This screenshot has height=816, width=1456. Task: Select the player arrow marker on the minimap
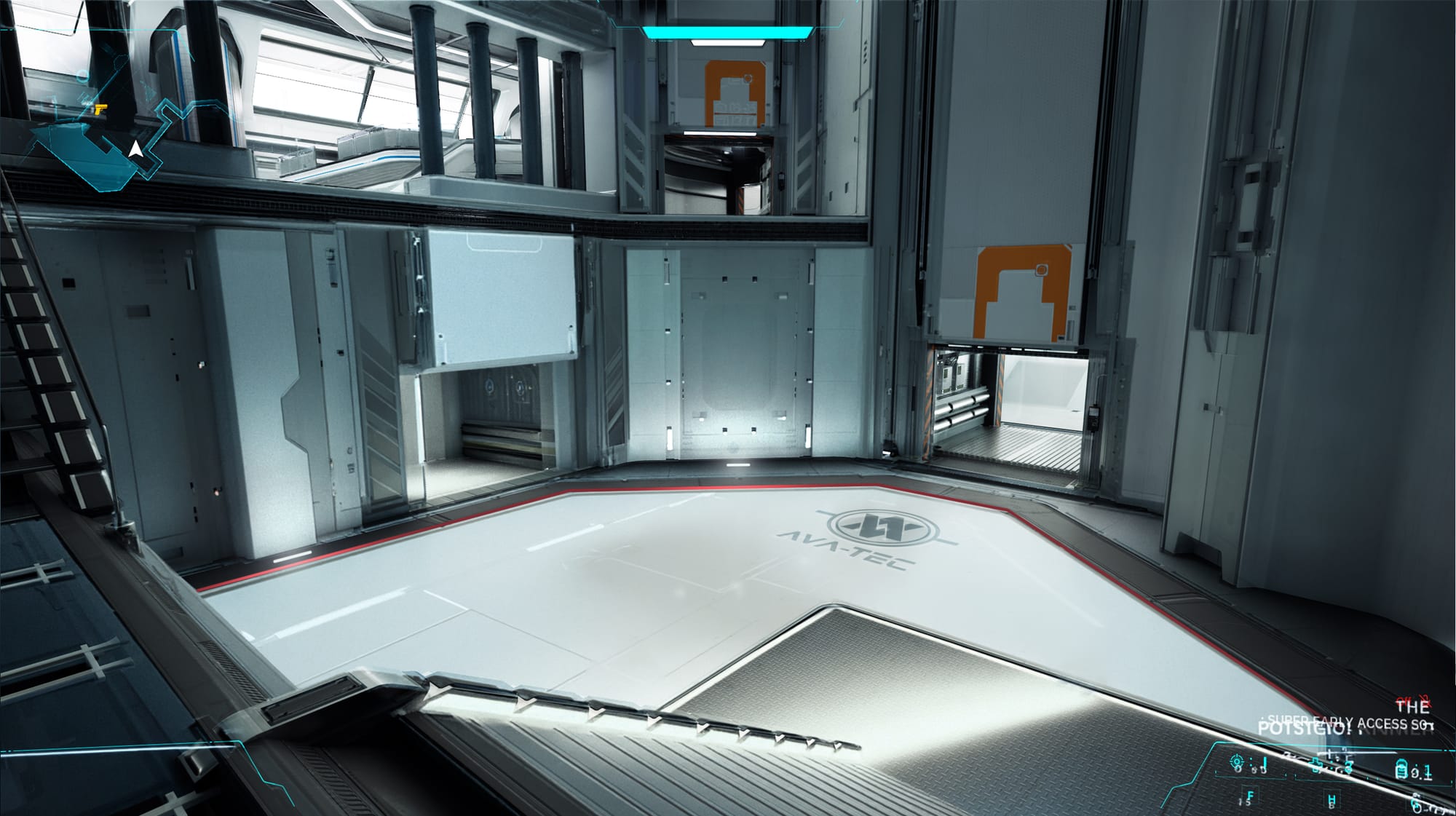click(x=136, y=150)
